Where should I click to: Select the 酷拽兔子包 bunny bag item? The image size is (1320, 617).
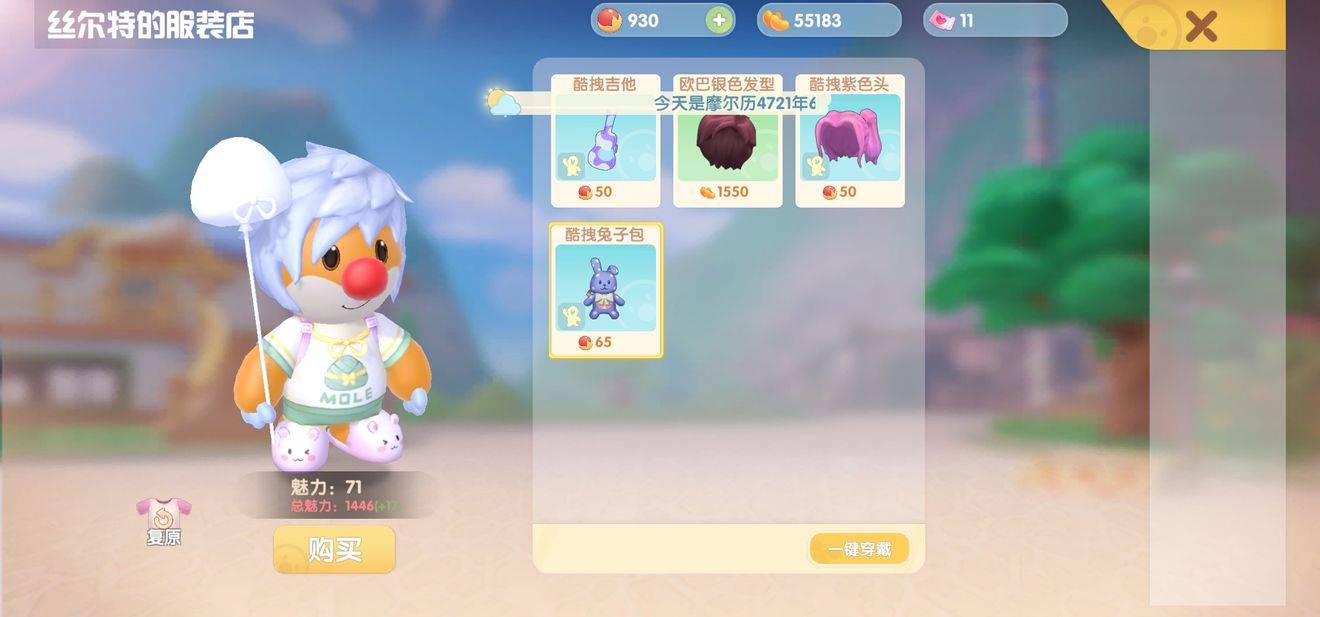click(x=605, y=290)
